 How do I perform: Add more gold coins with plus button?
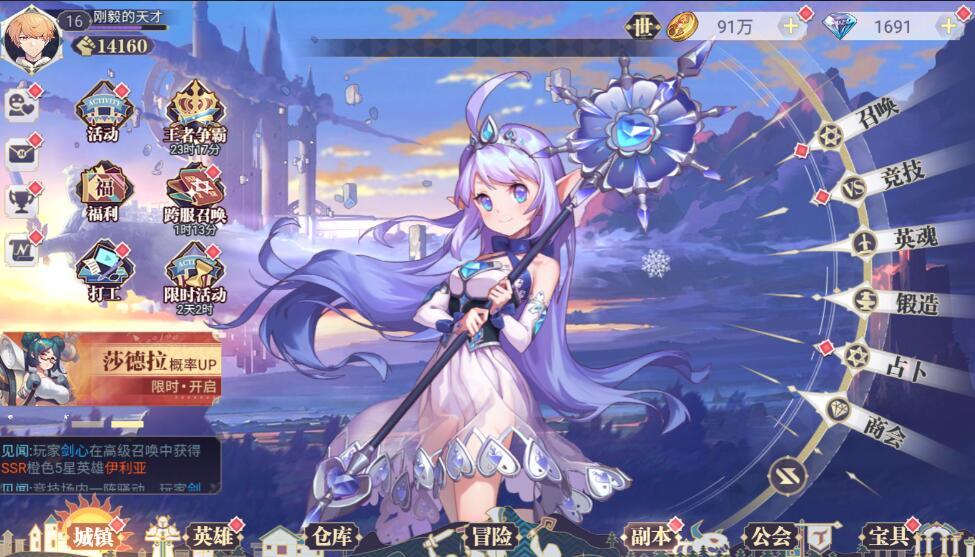coord(791,26)
